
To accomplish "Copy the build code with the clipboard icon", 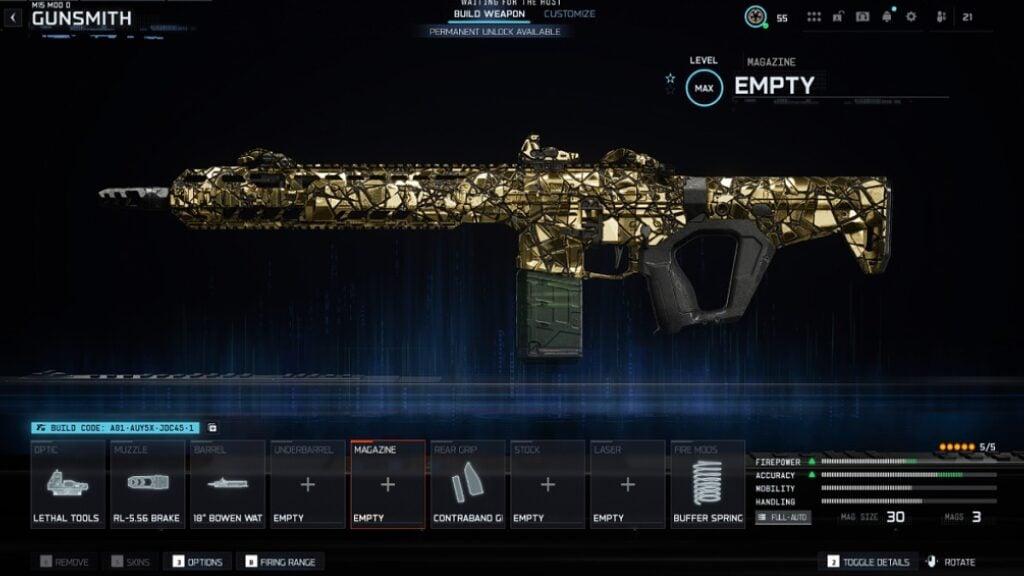I will [212, 428].
